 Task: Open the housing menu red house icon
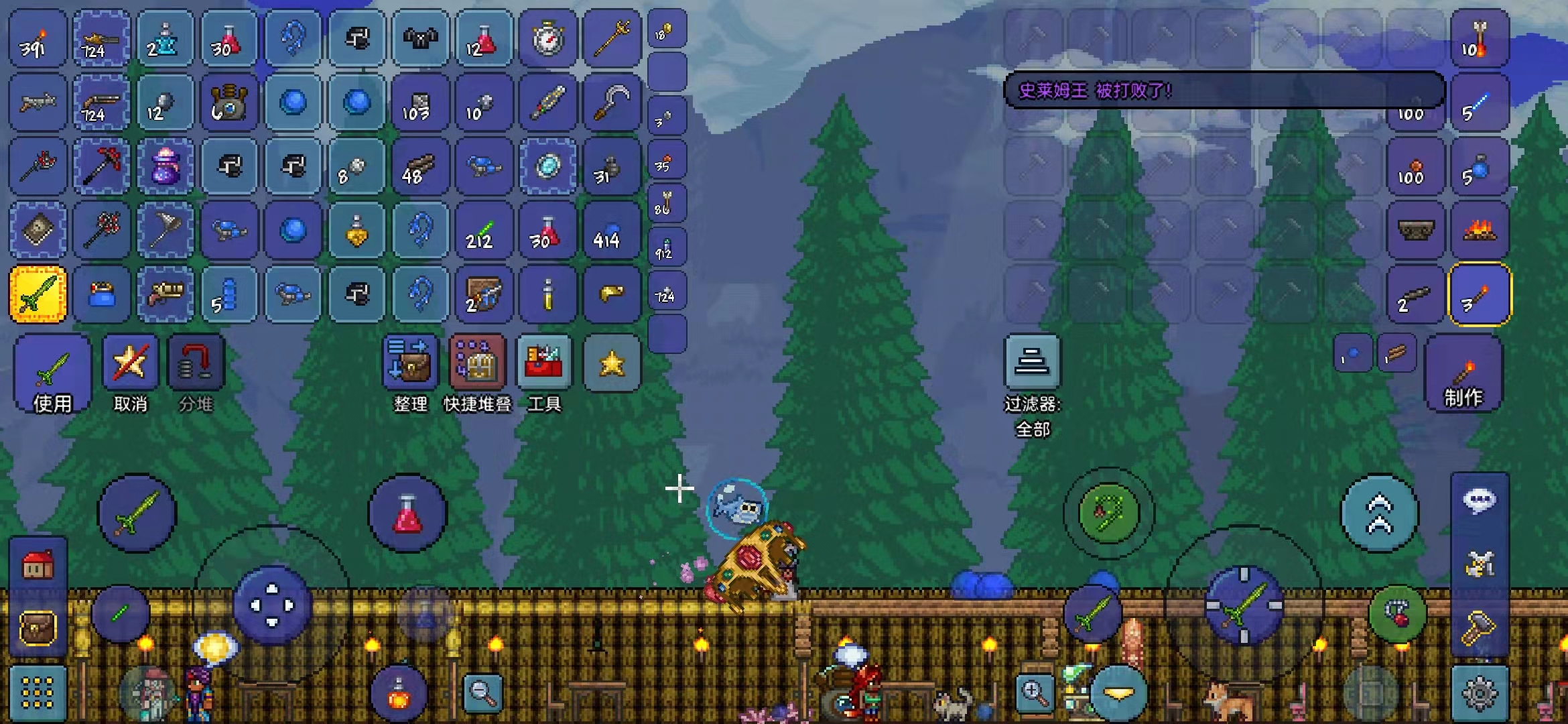pos(38,566)
